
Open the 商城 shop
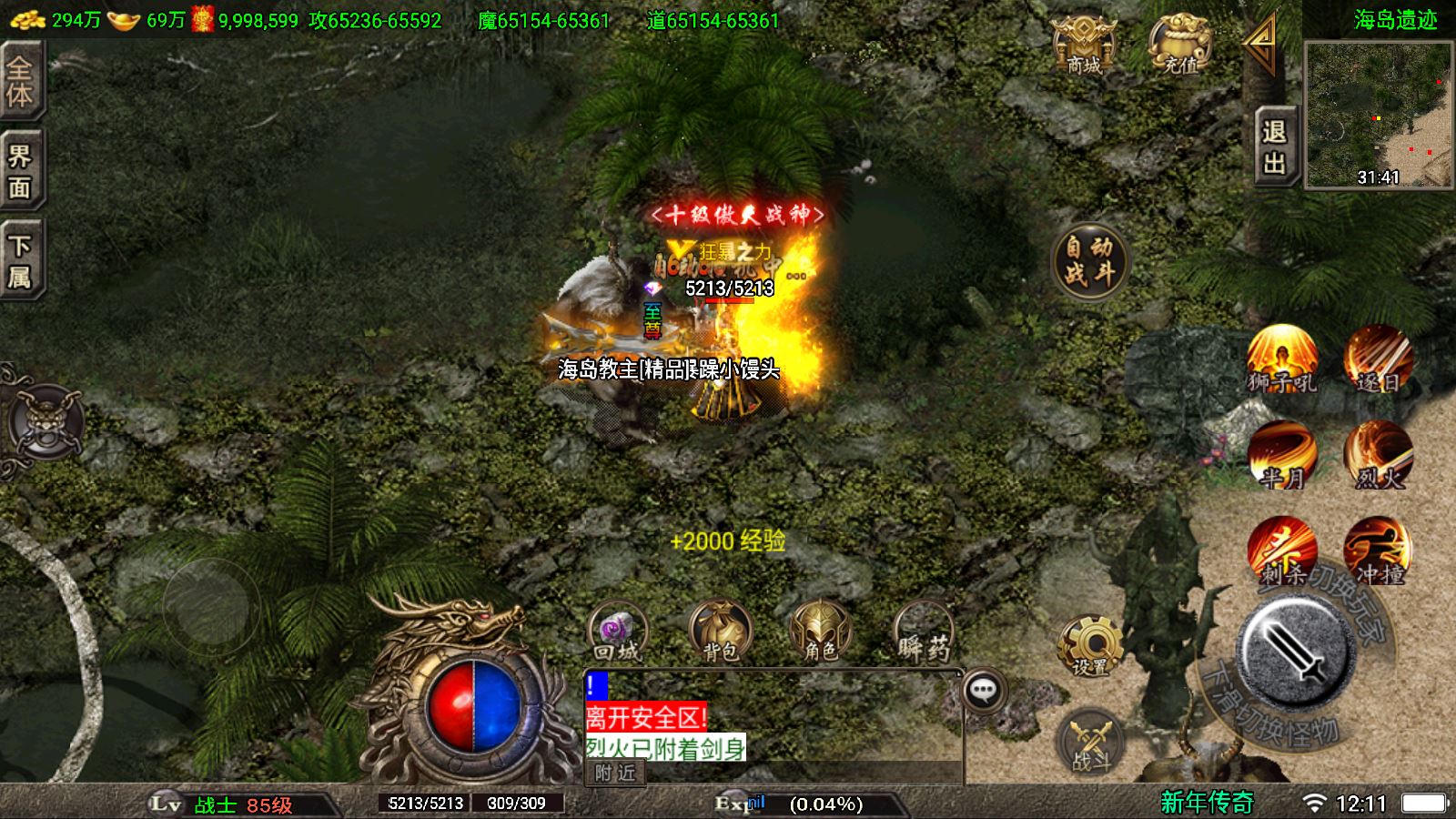click(1083, 45)
